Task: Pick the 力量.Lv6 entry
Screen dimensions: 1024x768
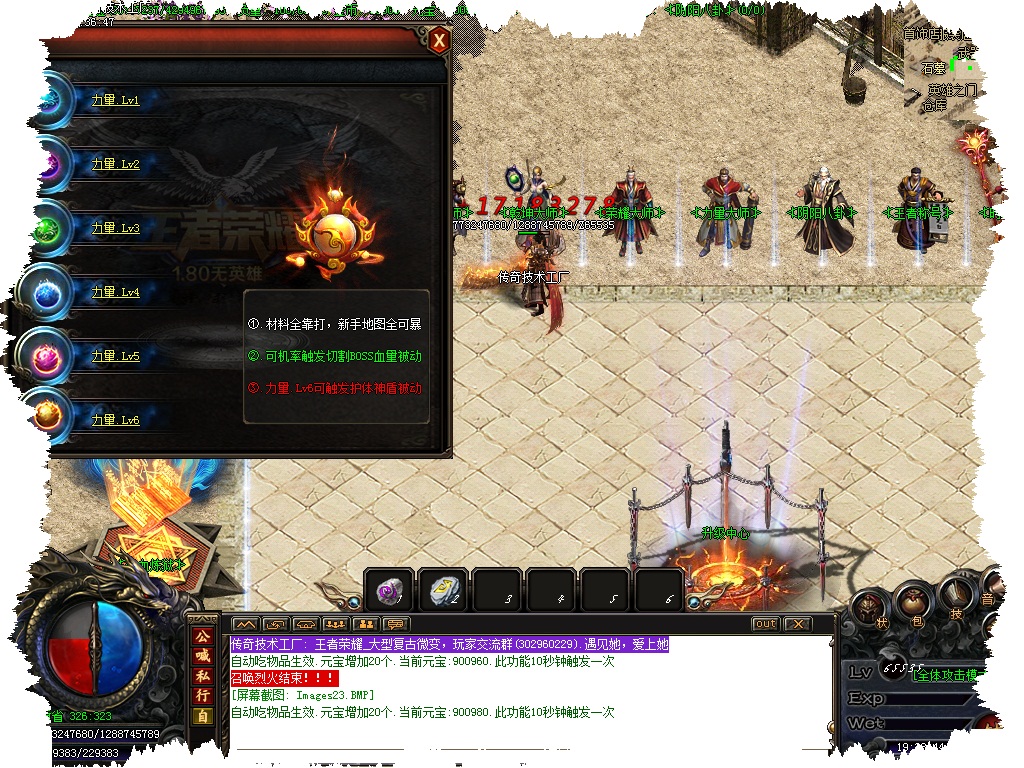Action: (x=115, y=421)
